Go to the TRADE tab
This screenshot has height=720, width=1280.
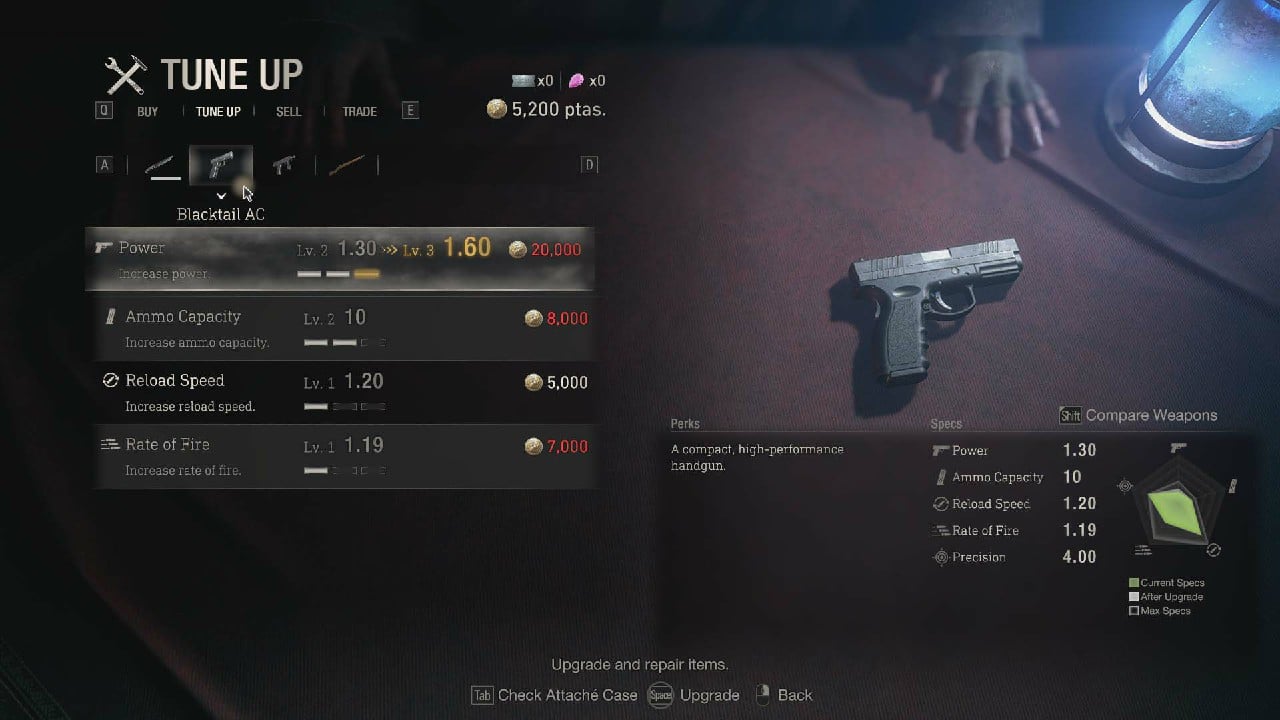pos(360,111)
